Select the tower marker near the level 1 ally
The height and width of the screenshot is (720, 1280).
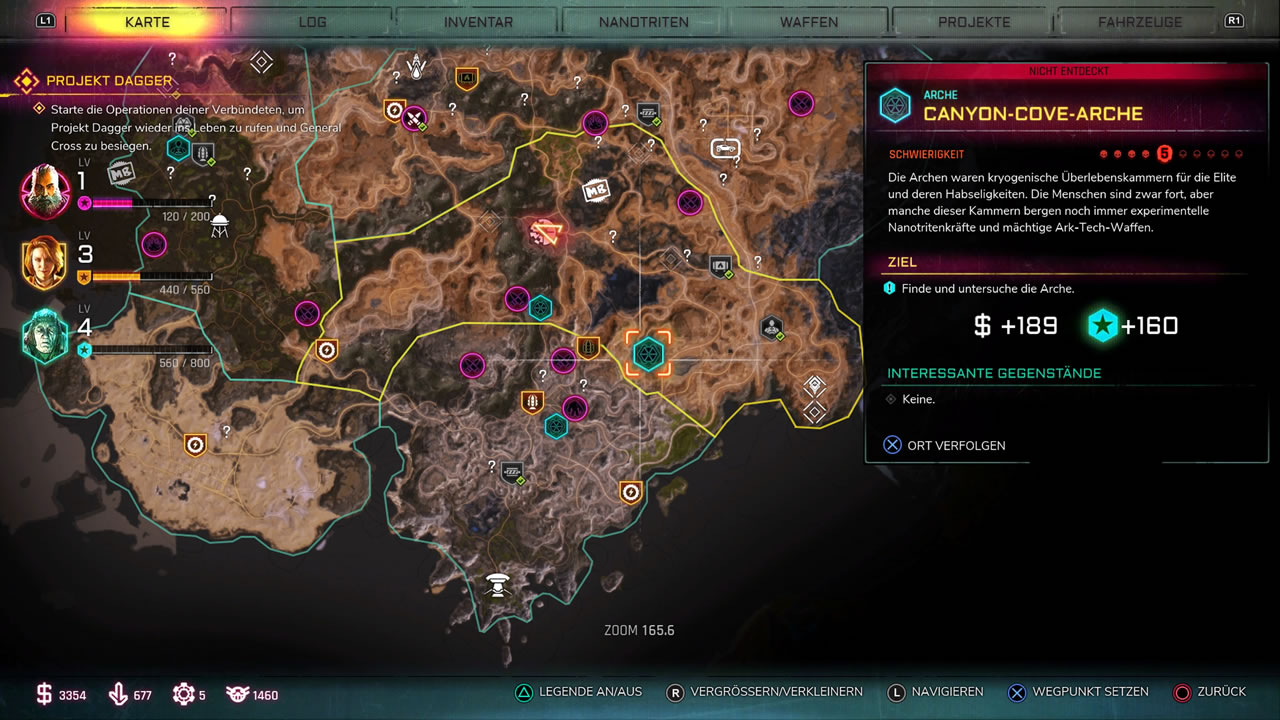point(219,225)
